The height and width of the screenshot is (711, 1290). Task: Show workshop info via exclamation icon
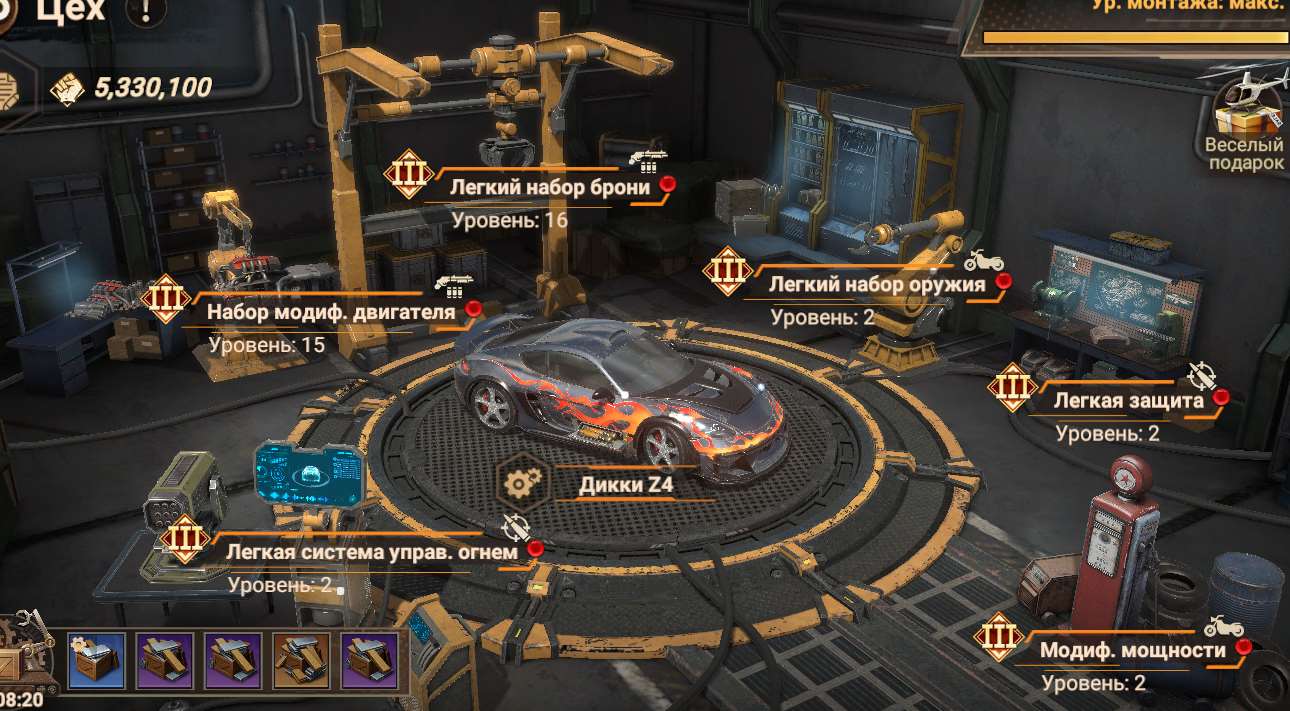(x=148, y=13)
